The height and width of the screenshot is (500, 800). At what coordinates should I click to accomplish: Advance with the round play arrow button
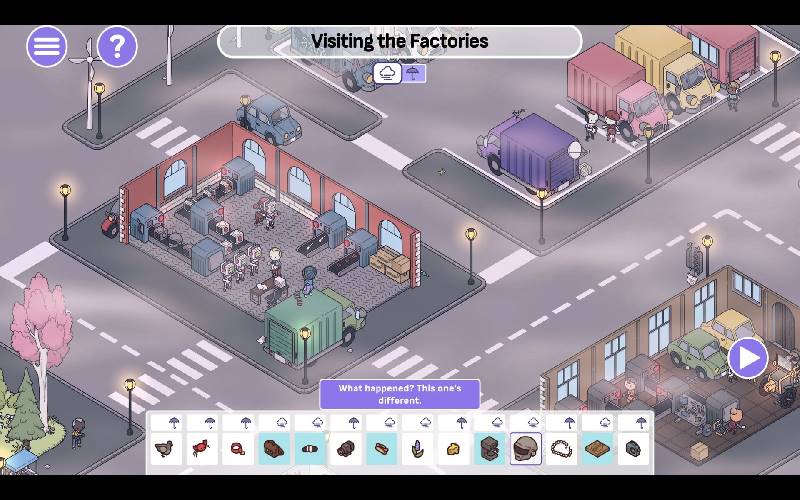tap(747, 357)
